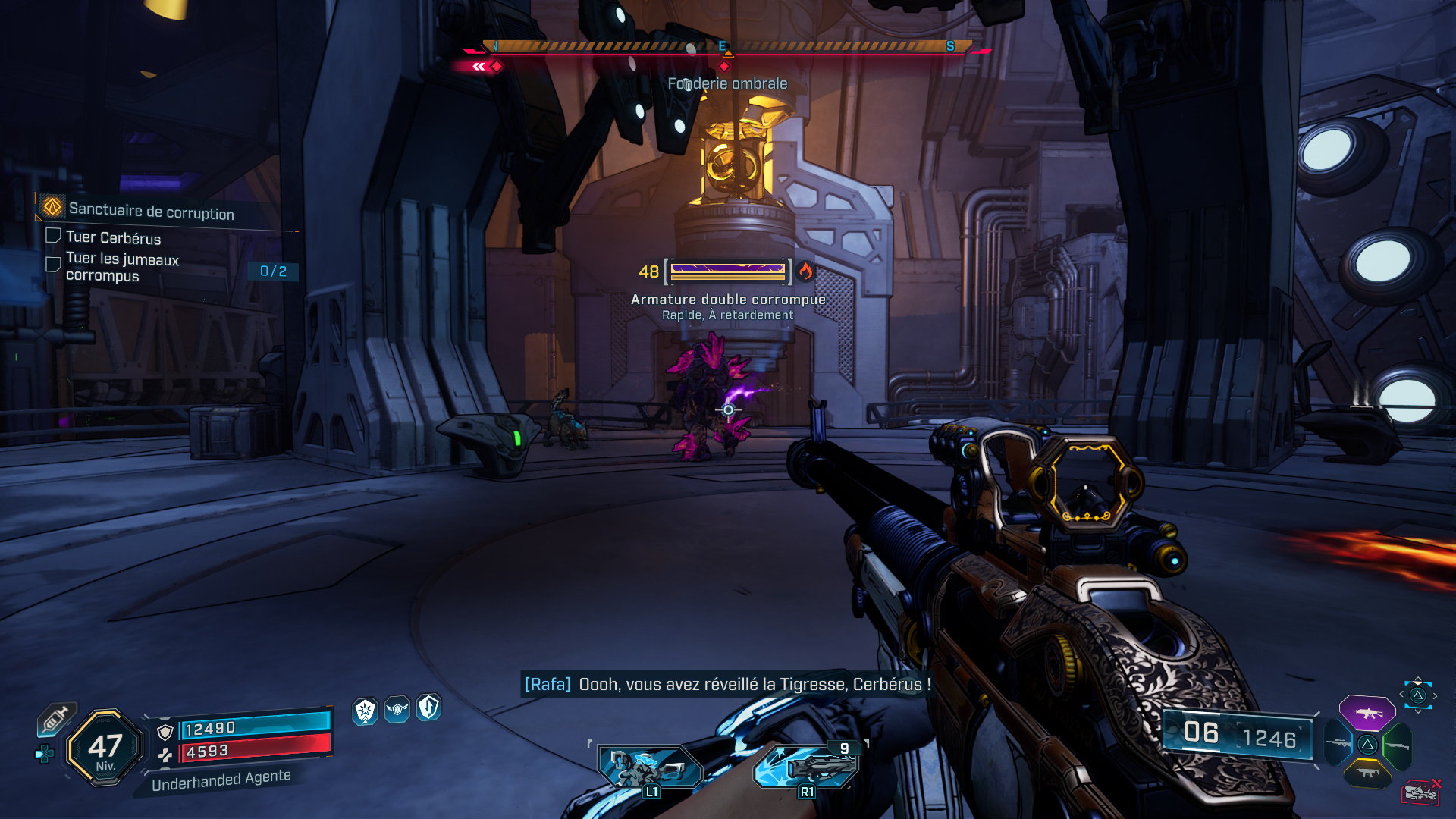Click the compass bar at top
Viewport: 1456px width, 819px height.
point(726,48)
